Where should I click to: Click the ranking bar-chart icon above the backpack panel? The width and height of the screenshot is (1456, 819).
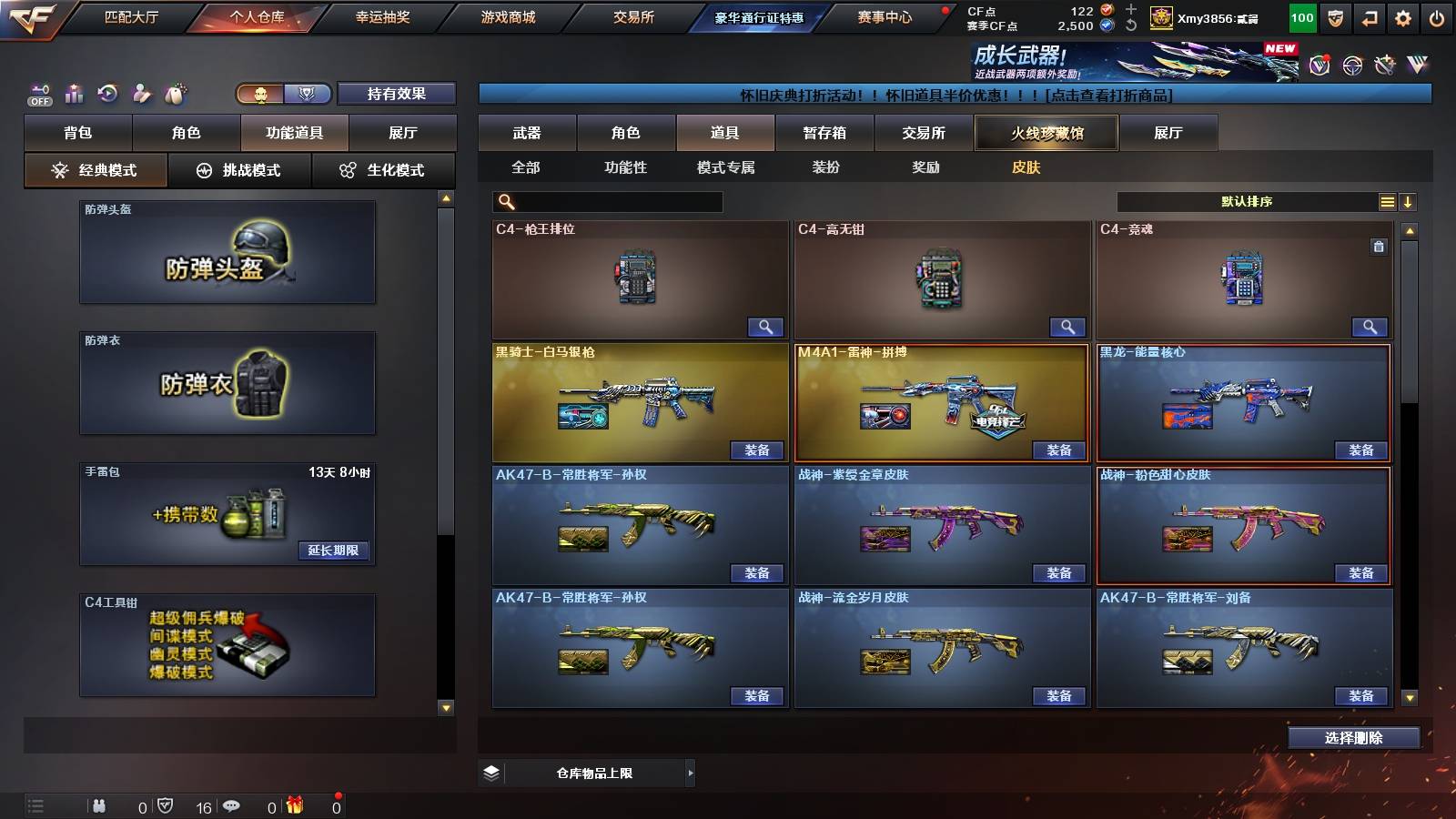74,93
